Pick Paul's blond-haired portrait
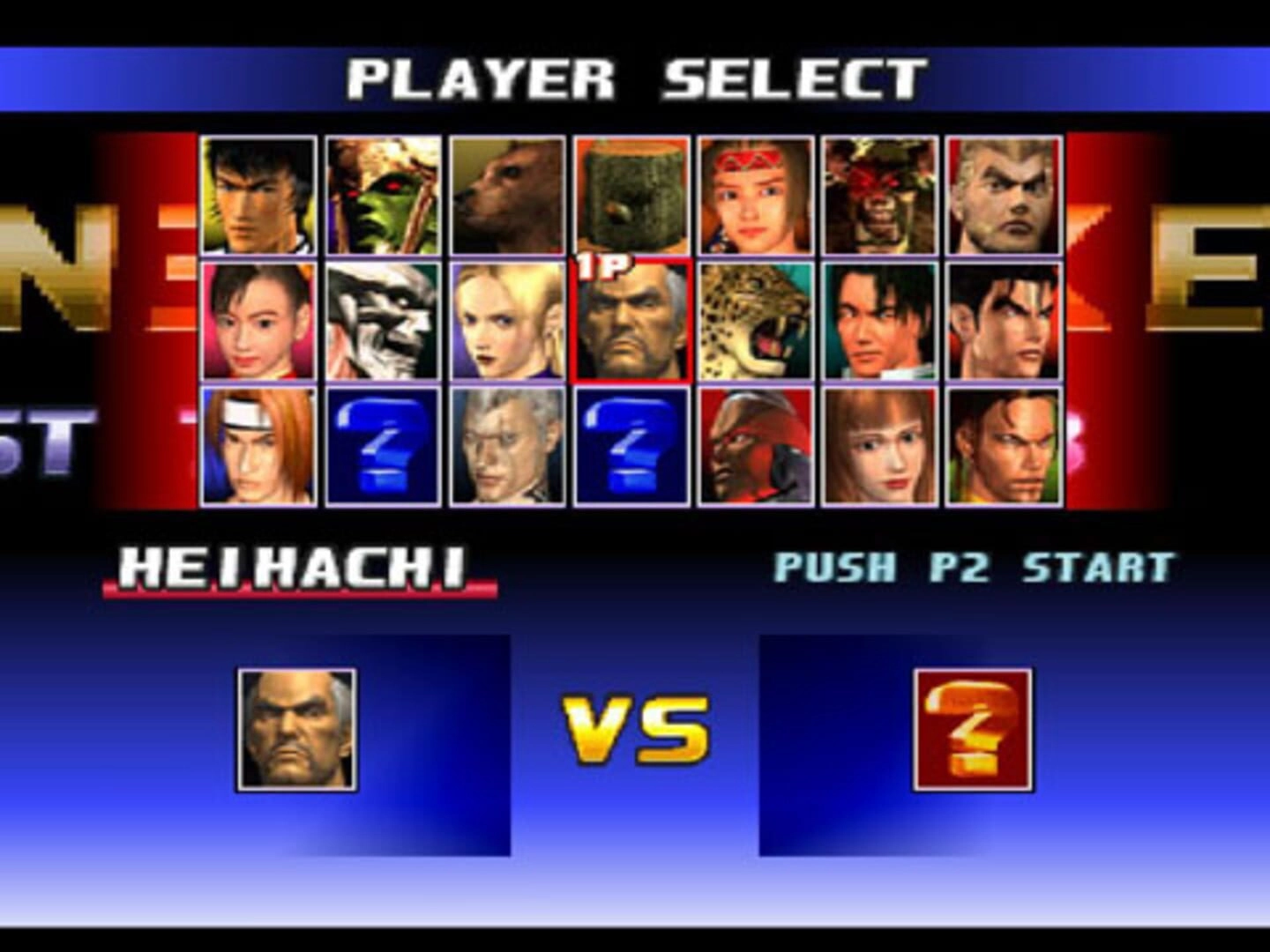The height and width of the screenshot is (952, 1270). 1004,196
